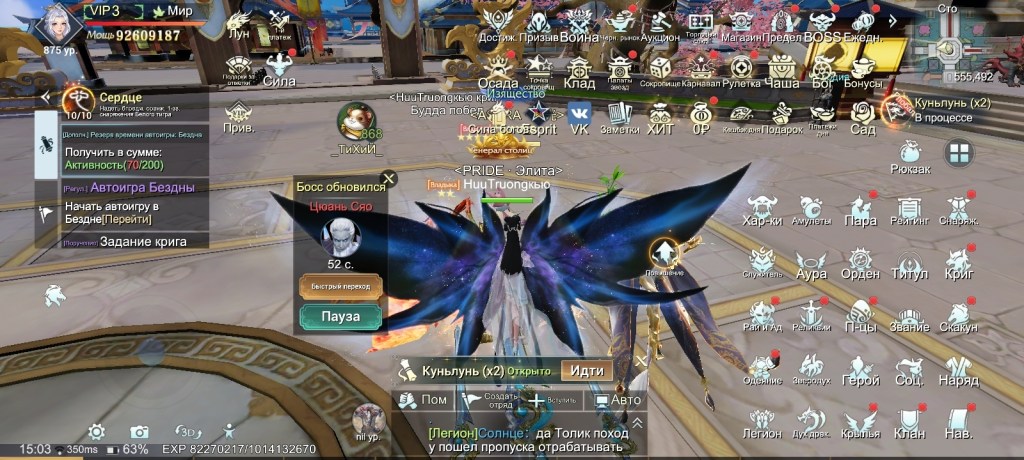Close the Босс обновился popup
The width and height of the screenshot is (1024, 460).
pos(389,179)
